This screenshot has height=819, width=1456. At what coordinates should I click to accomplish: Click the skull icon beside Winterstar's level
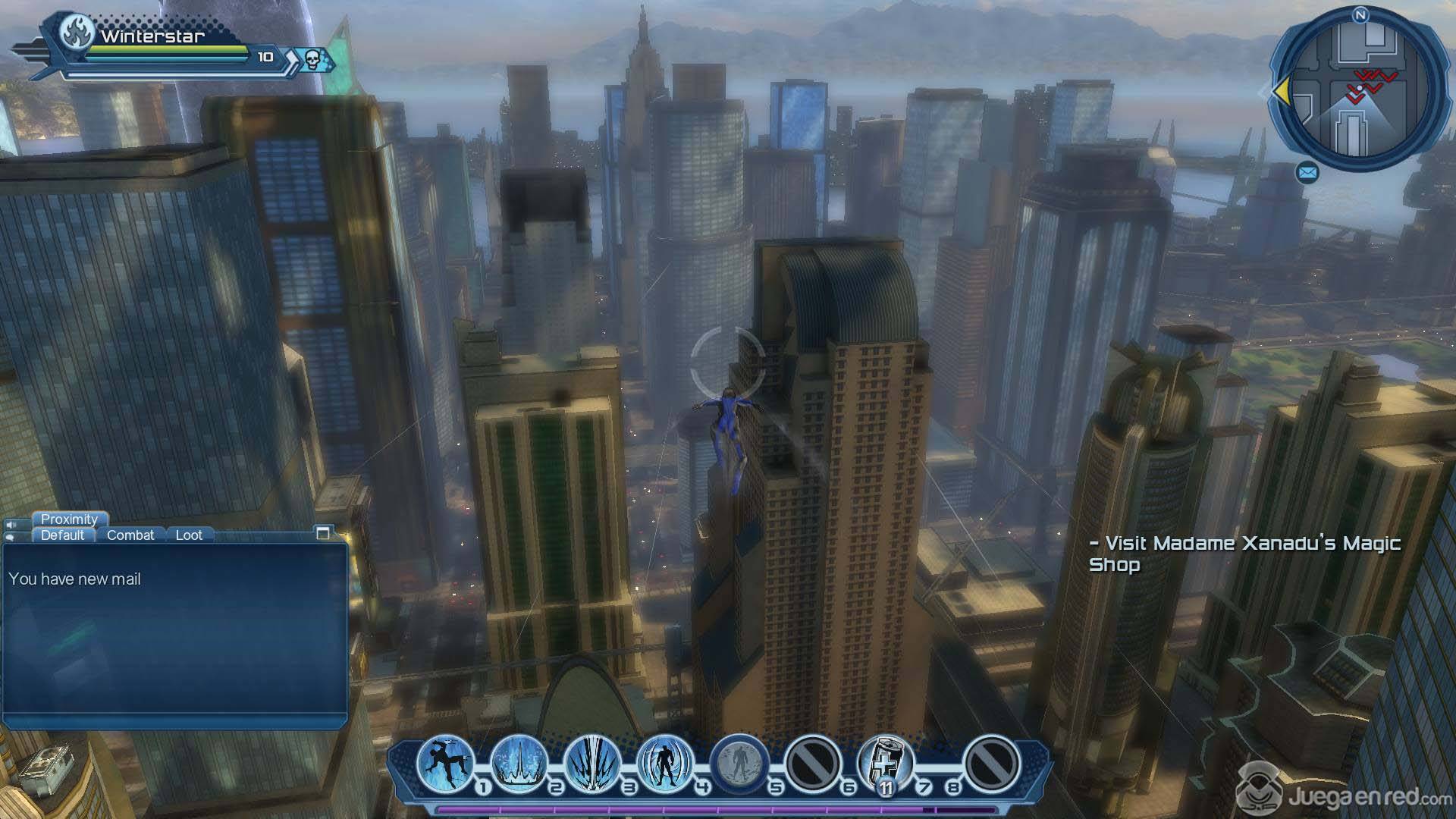314,58
